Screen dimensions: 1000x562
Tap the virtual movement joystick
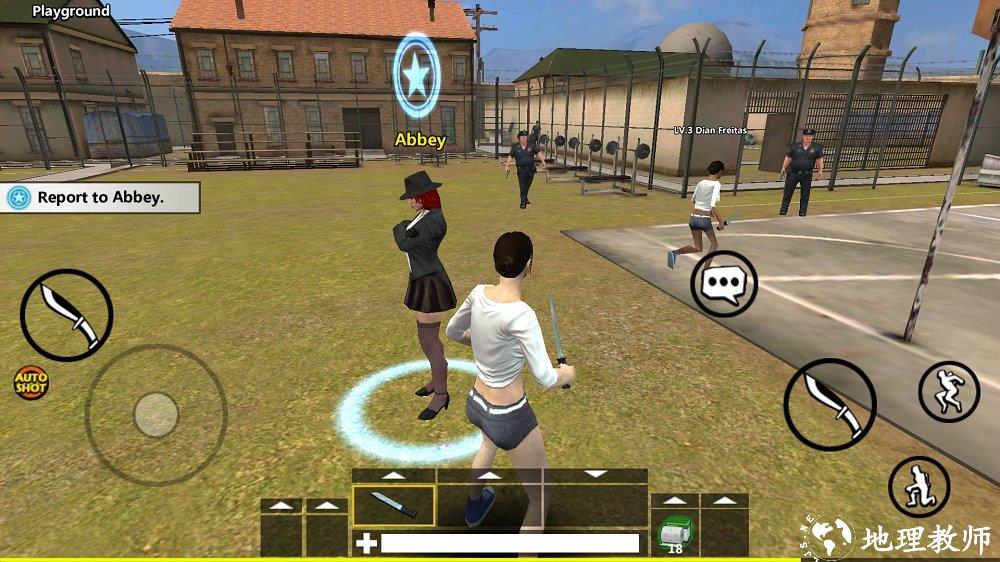coord(155,414)
